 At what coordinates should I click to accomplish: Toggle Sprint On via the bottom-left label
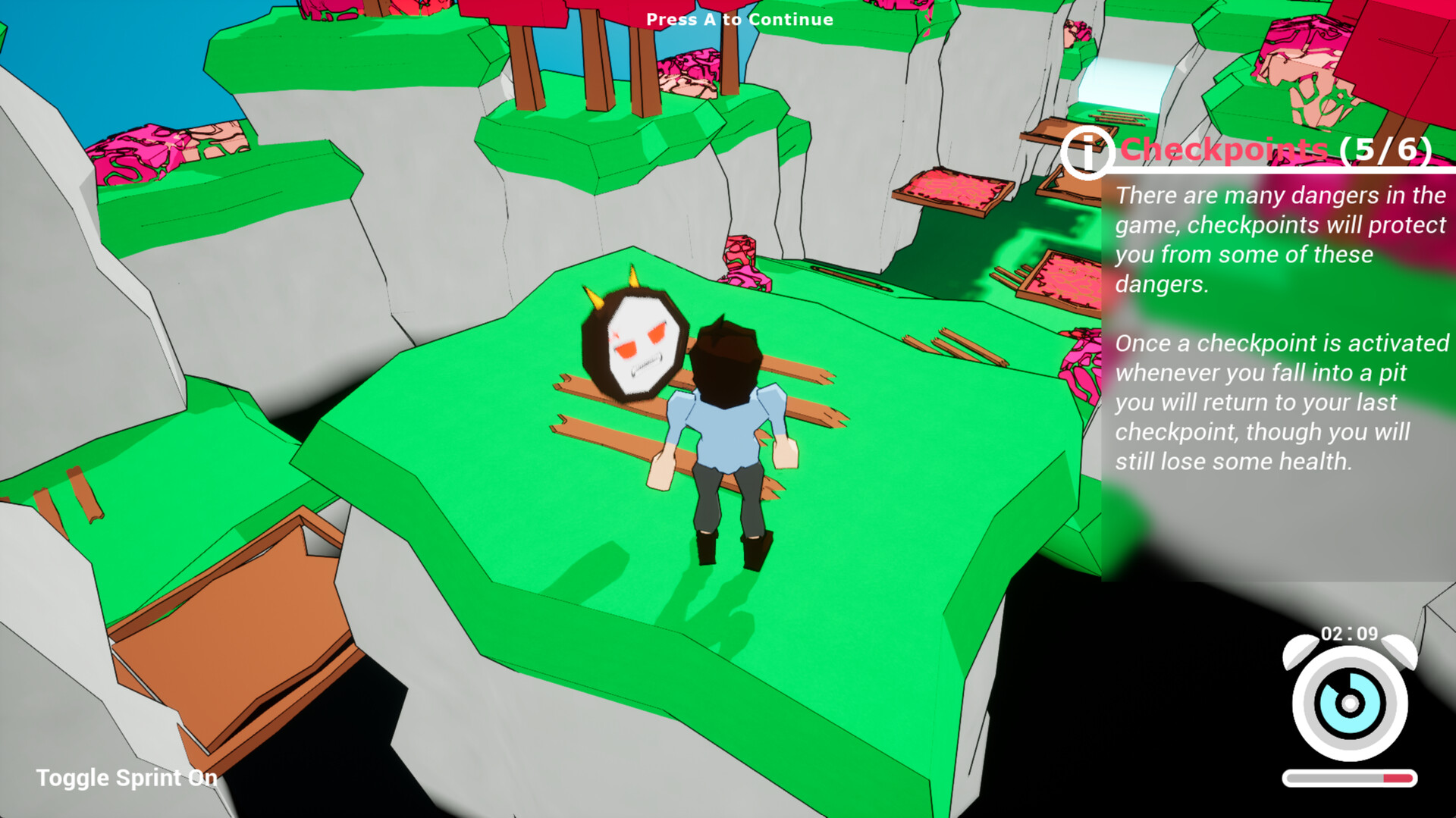pyautogui.click(x=125, y=778)
